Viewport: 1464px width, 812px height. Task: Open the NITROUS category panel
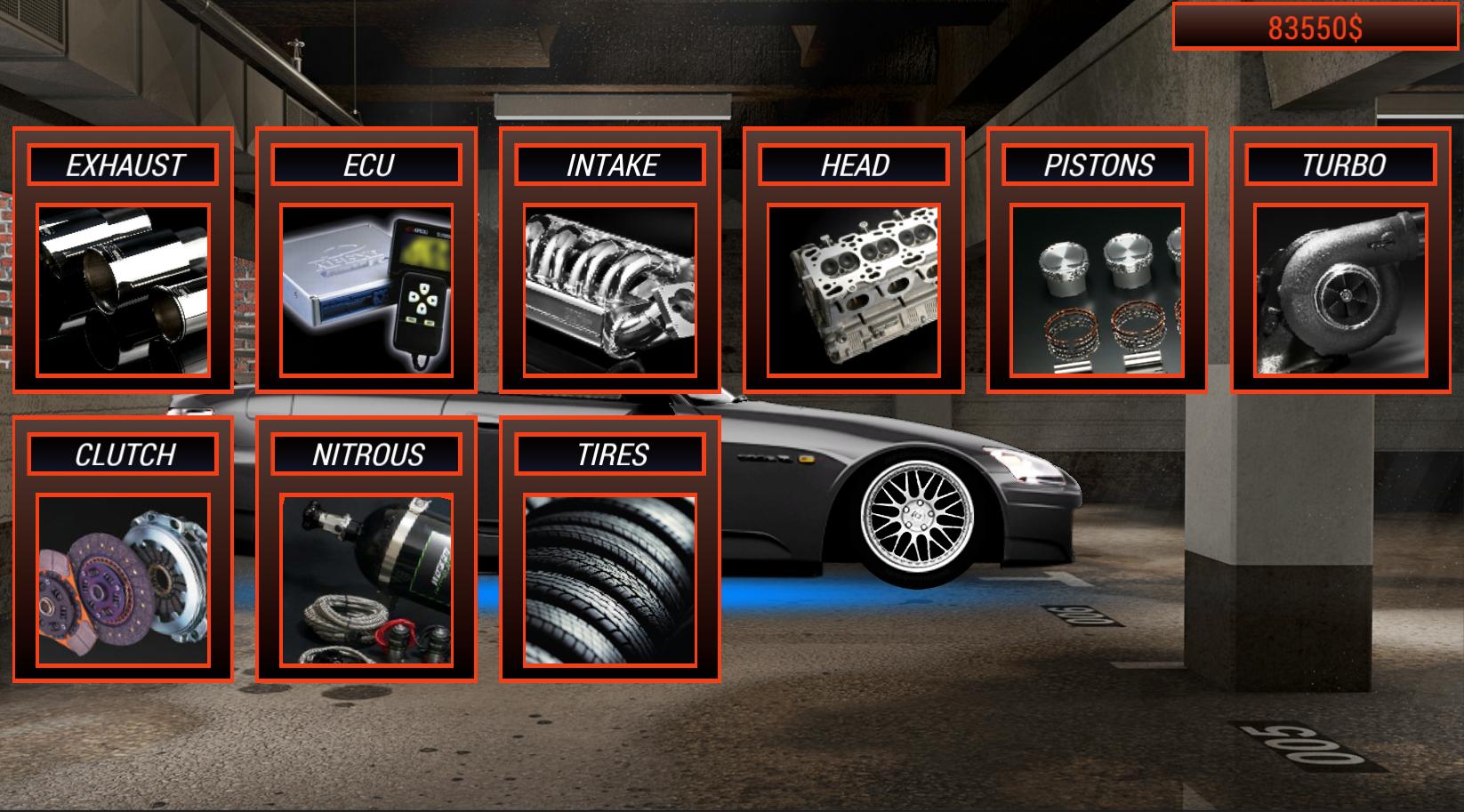[367, 453]
